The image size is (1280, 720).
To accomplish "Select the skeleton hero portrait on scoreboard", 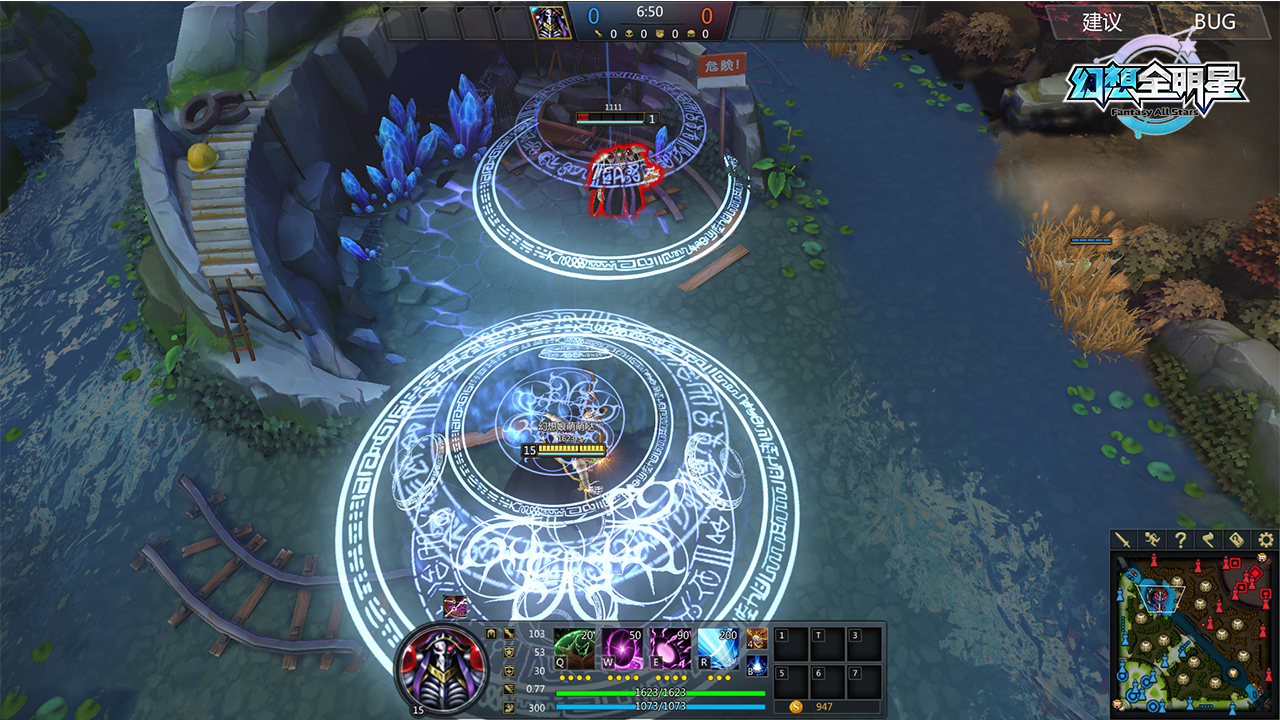I will (x=548, y=22).
